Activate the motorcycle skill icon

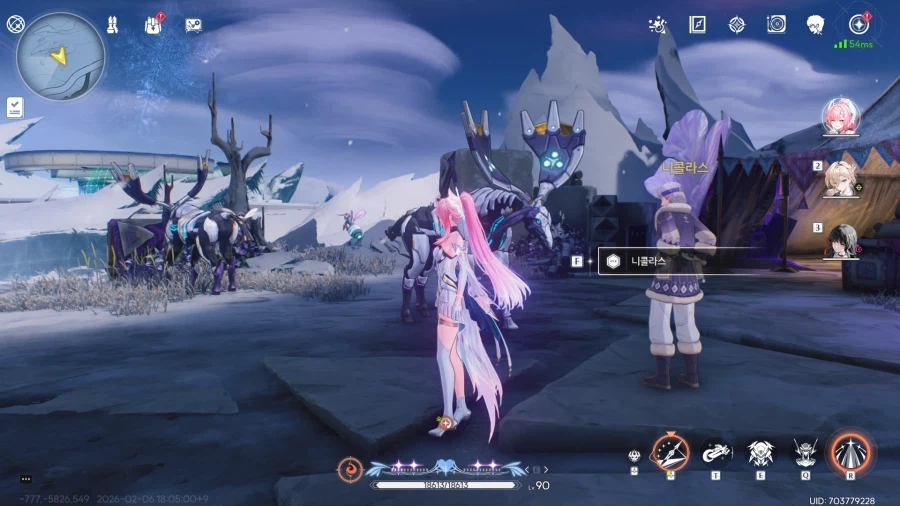(715, 453)
